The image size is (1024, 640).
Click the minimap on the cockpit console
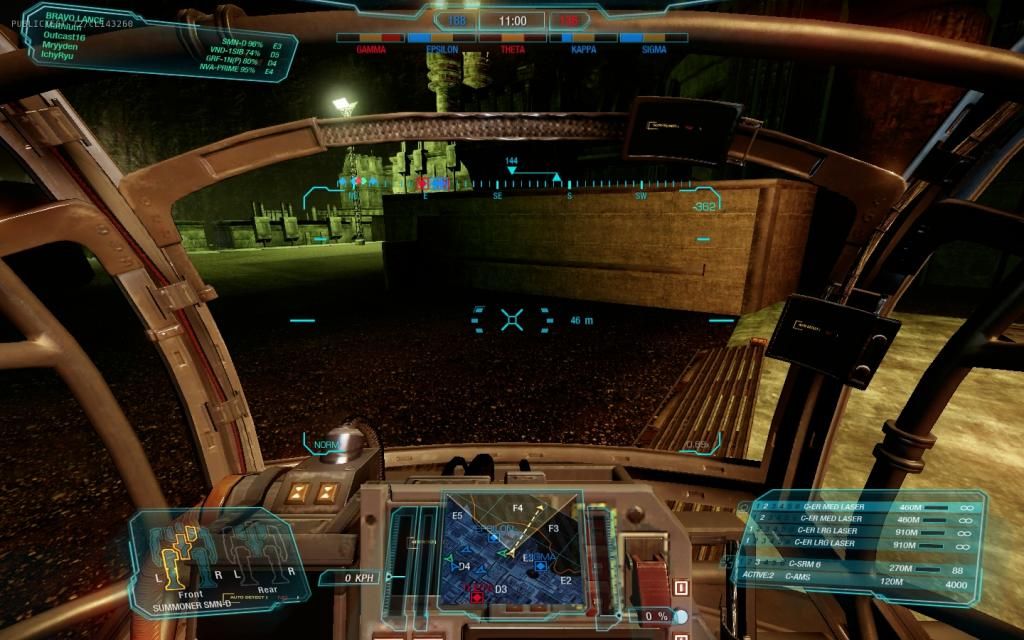511,548
